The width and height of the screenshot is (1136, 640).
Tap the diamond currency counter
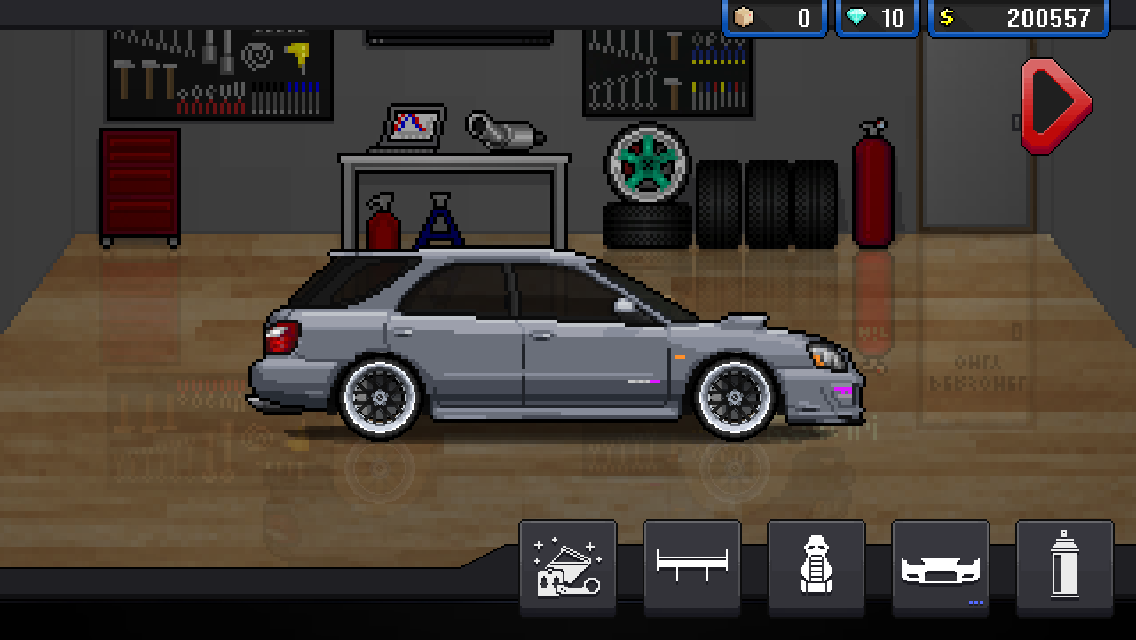[876, 18]
